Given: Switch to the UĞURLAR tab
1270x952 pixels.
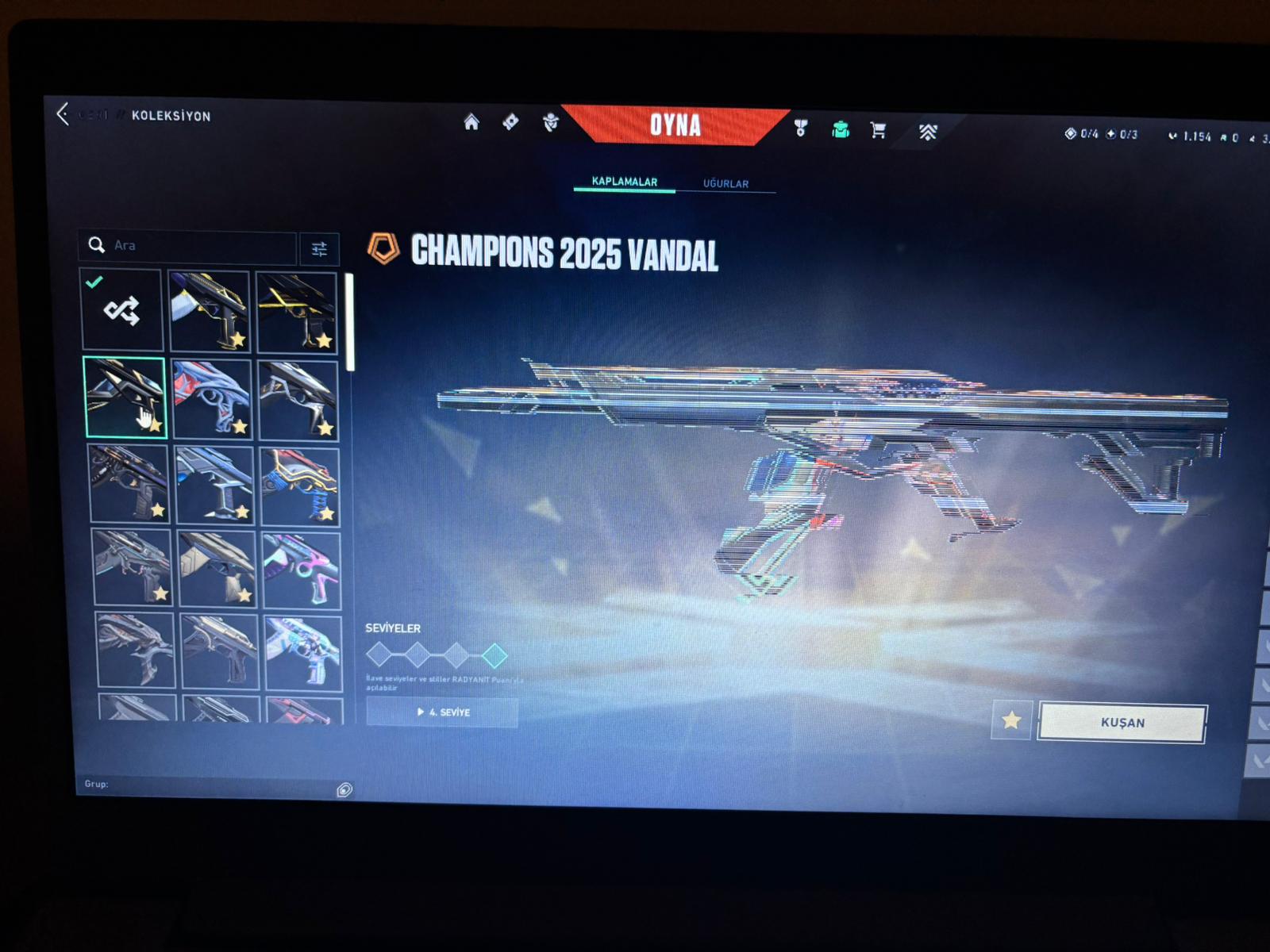Looking at the screenshot, I should point(725,183).
